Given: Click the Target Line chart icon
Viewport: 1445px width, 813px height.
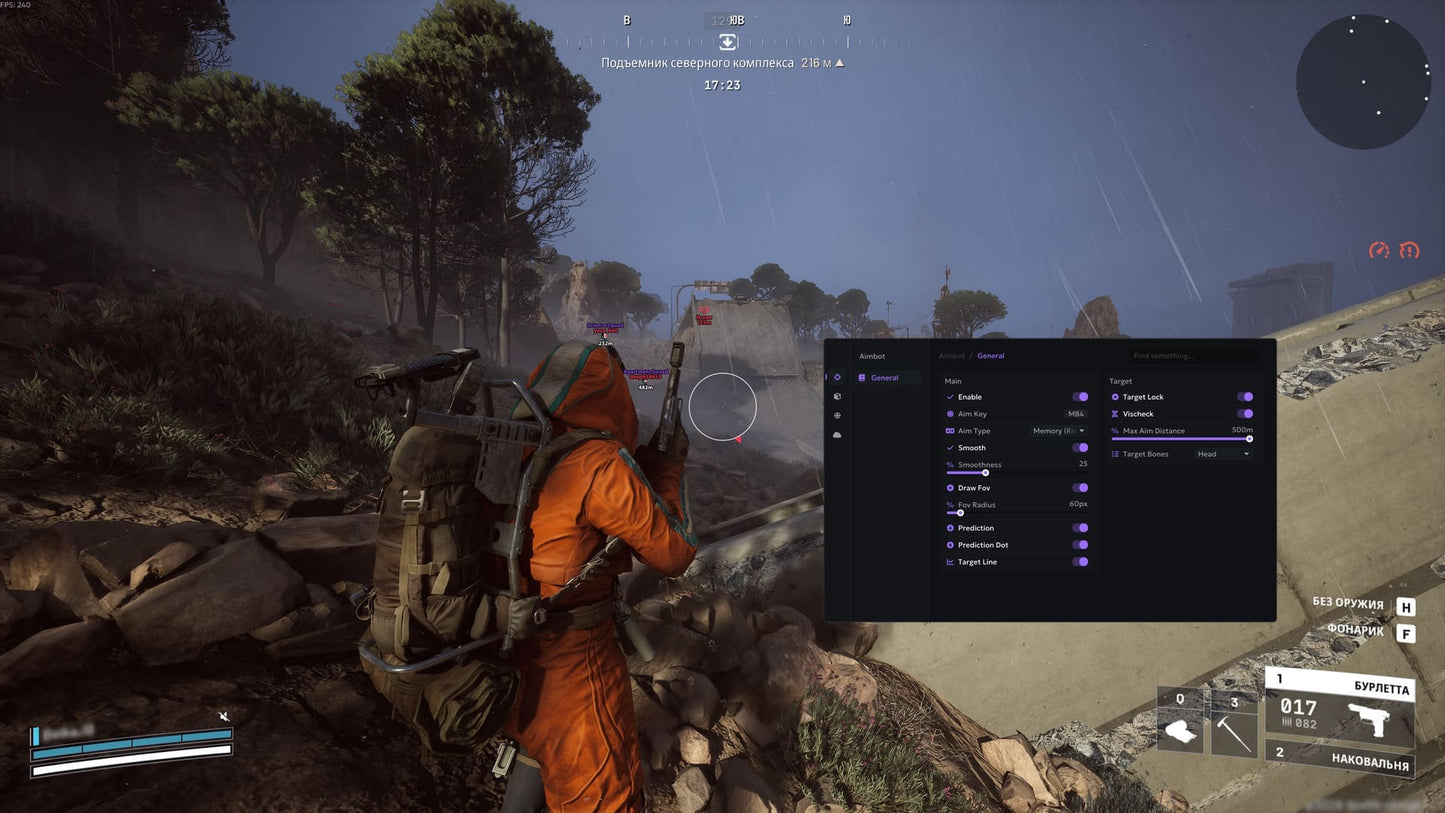Looking at the screenshot, I should click(x=951, y=561).
